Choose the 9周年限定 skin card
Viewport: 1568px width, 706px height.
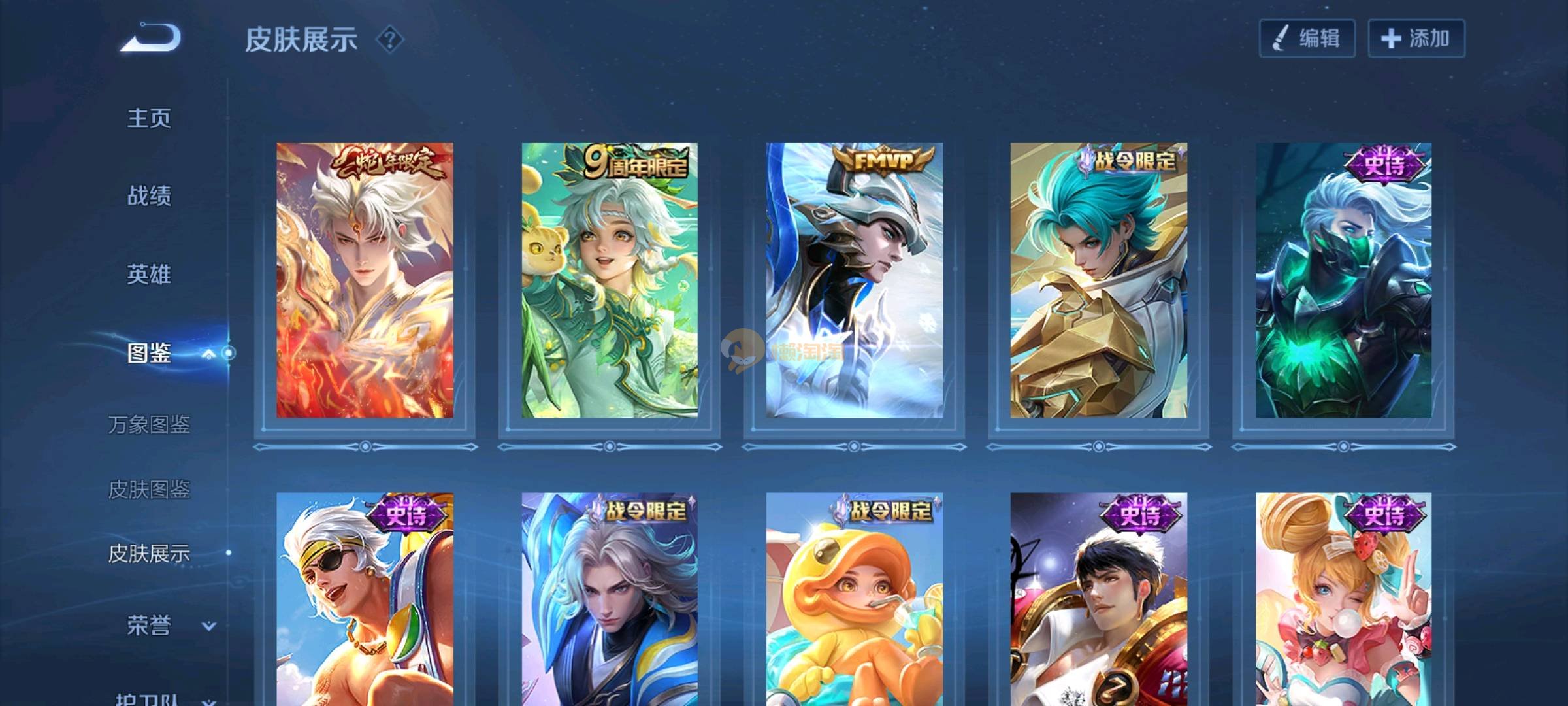pyautogui.click(x=609, y=280)
